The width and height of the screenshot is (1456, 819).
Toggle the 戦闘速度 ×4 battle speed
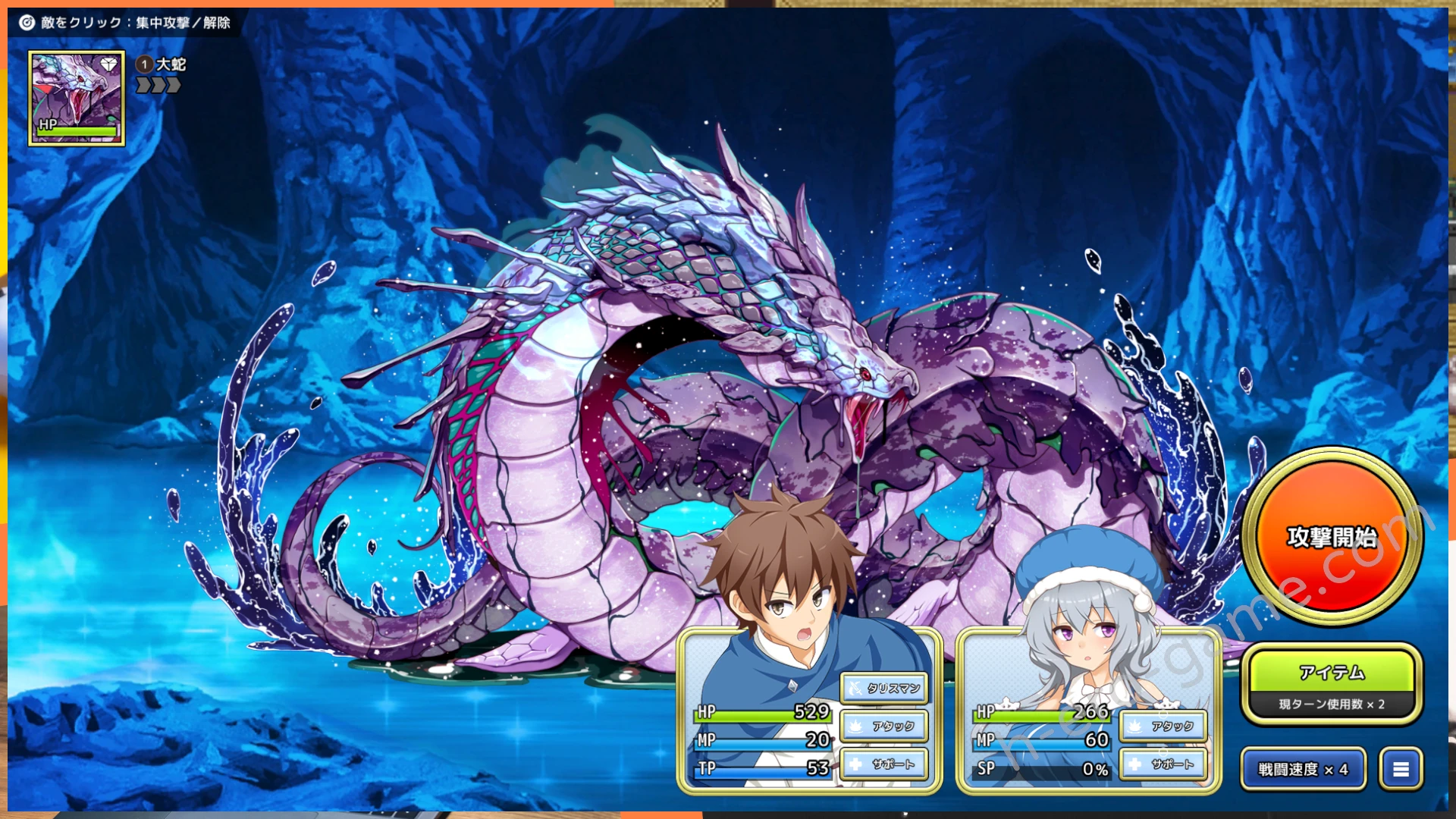click(1303, 769)
